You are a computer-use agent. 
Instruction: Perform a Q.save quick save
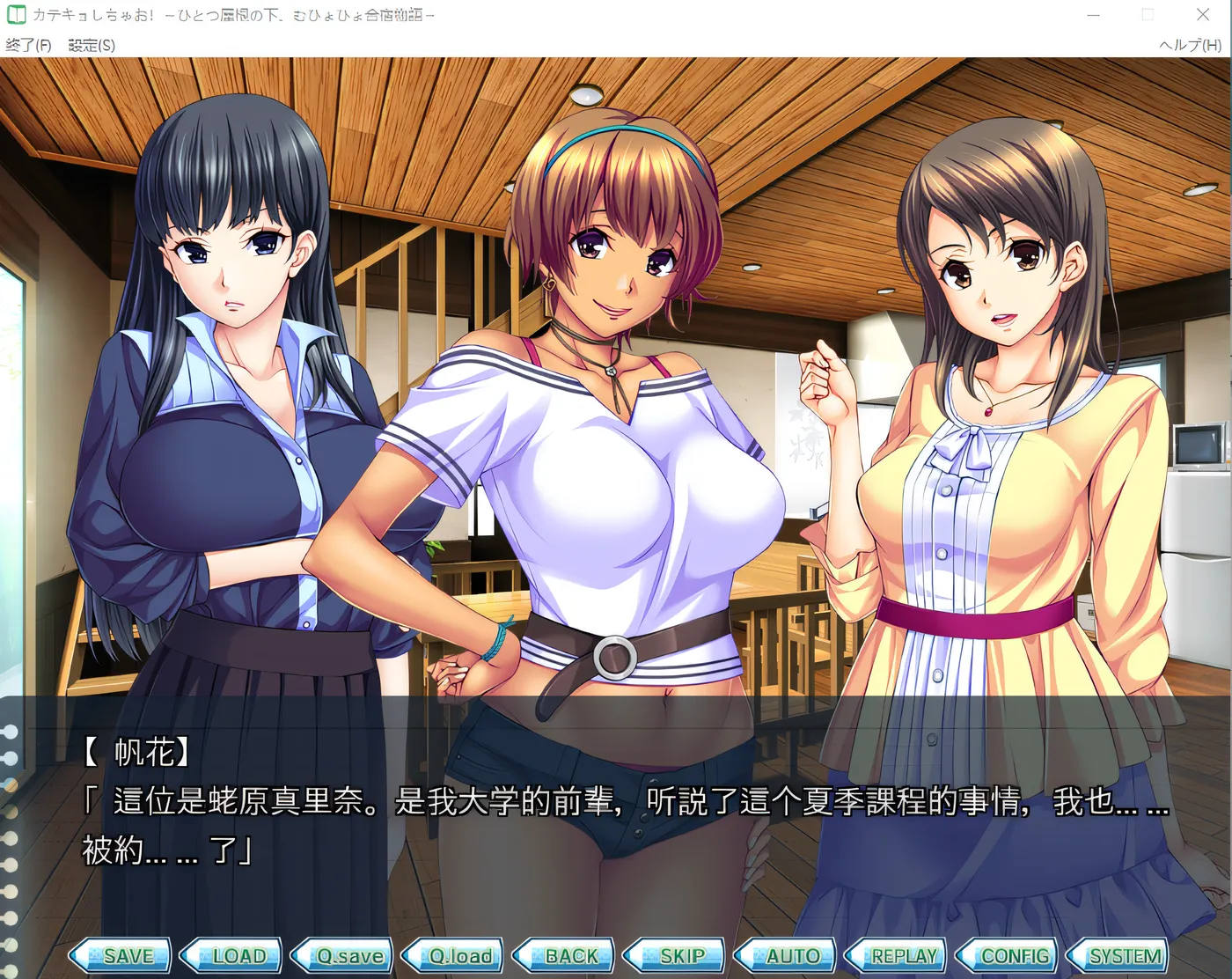[344, 955]
